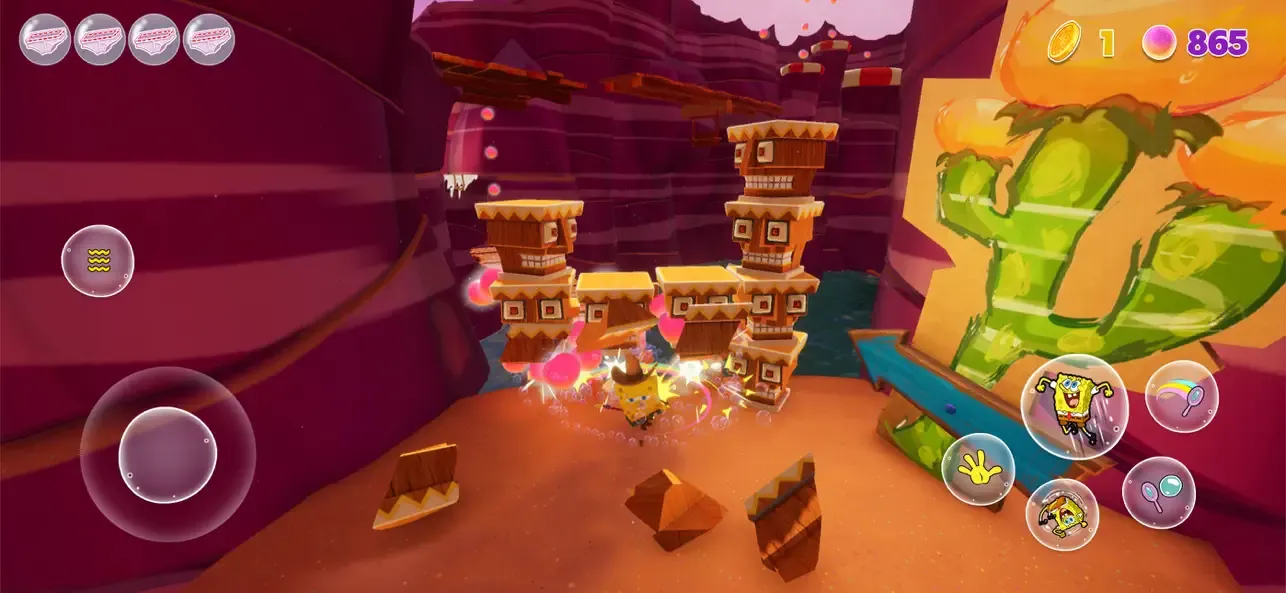Screen dimensions: 1286x593
Task: Tap the wavy lines bubble button
Action: click(98, 261)
